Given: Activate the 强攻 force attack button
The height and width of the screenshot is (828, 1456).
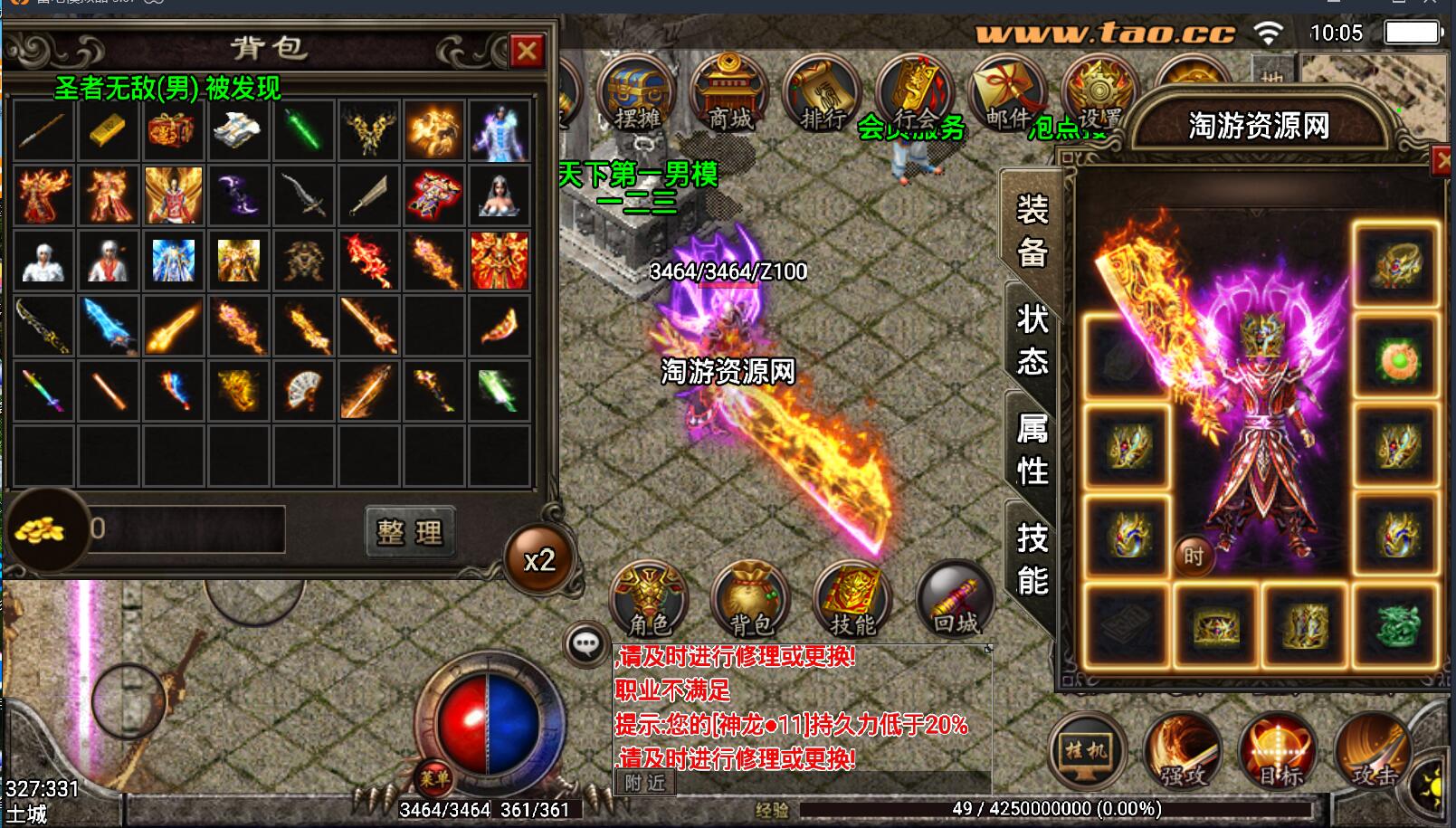Looking at the screenshot, I should pos(1183,753).
